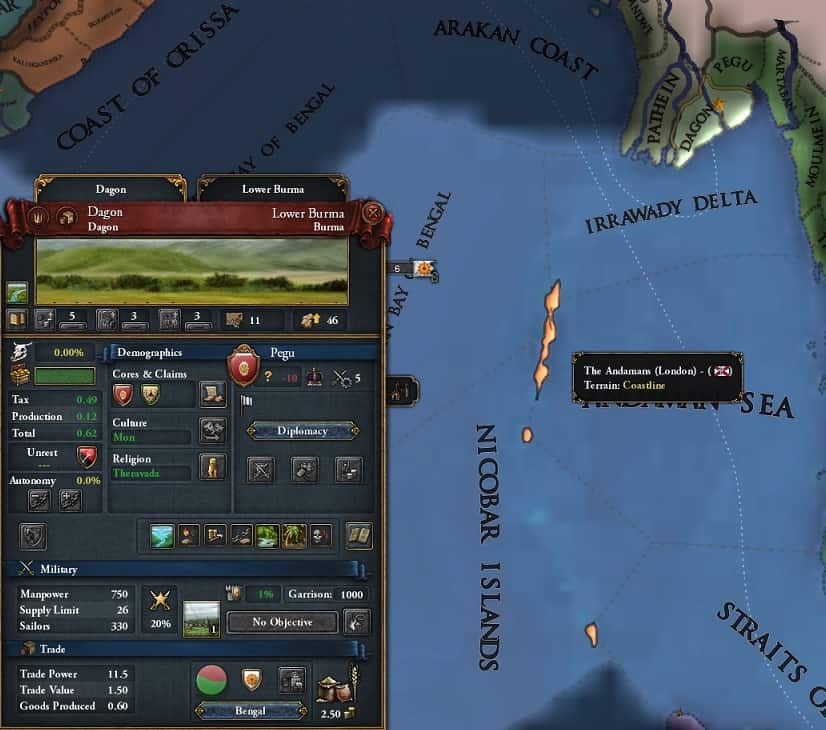This screenshot has width=826, height=730.
Task: Open the Lower Burma area tab
Action: click(x=273, y=188)
